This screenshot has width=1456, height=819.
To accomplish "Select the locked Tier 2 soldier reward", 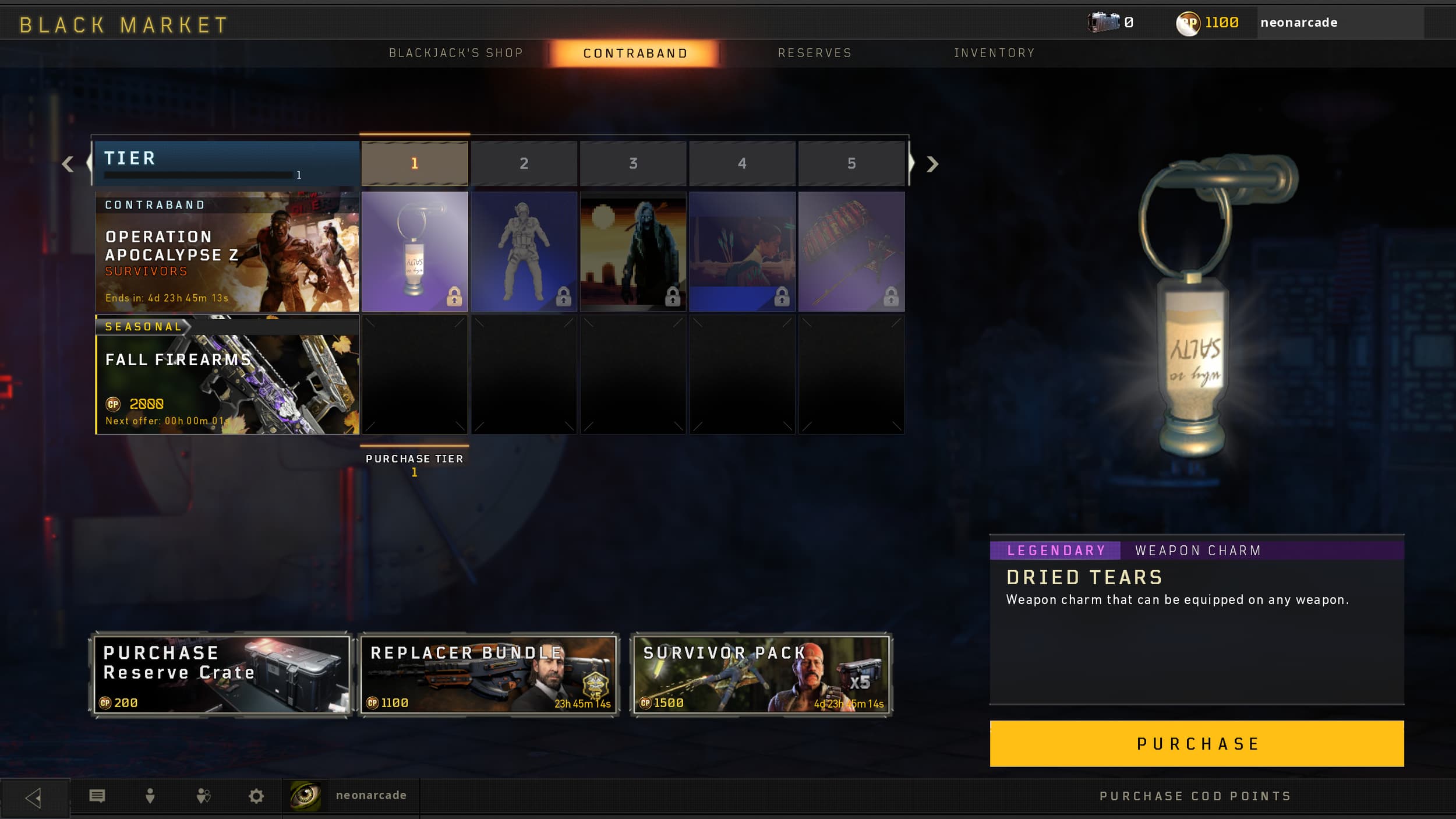I will [x=524, y=252].
